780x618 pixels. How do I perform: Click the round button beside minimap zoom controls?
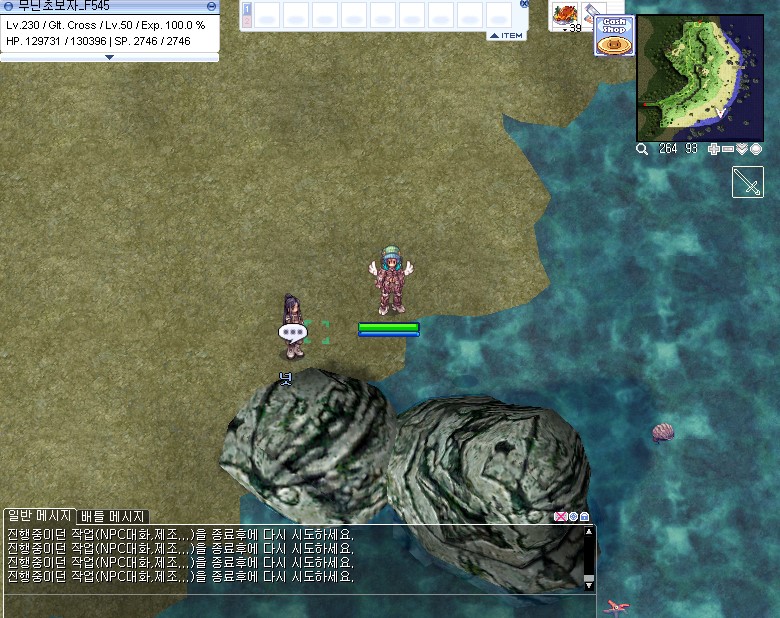(x=756, y=149)
